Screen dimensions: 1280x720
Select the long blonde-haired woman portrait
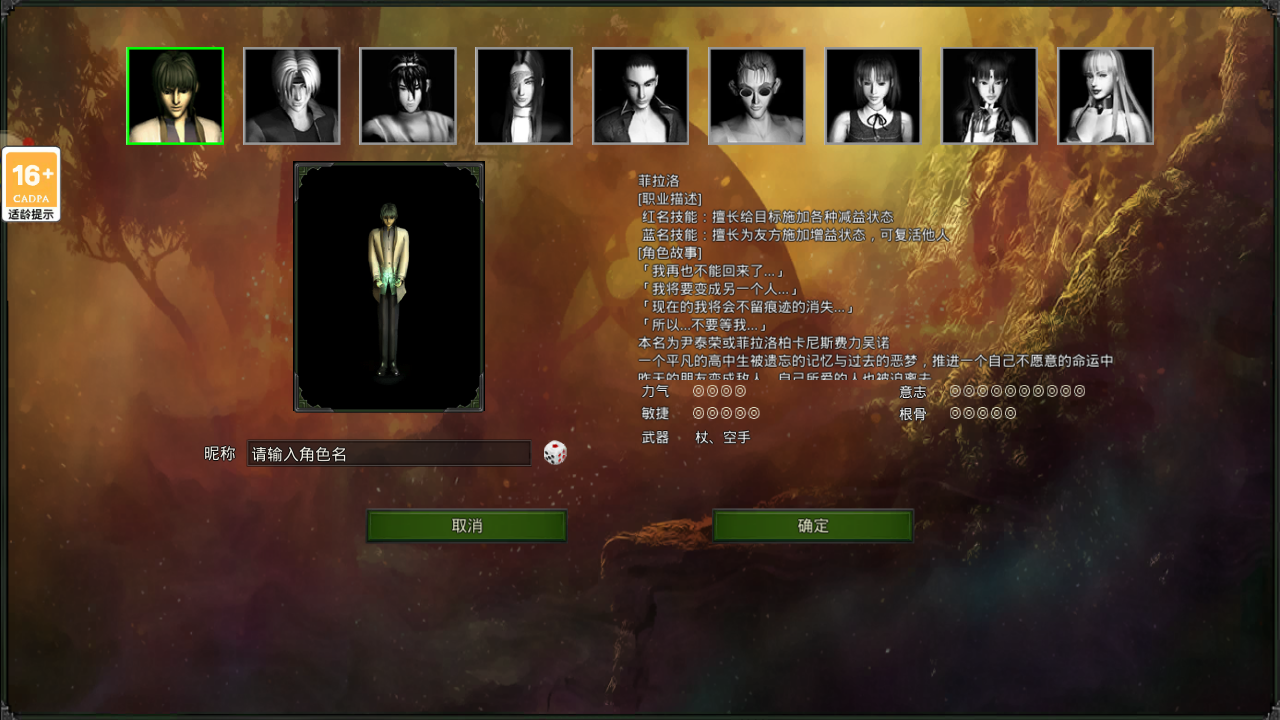(x=1105, y=96)
